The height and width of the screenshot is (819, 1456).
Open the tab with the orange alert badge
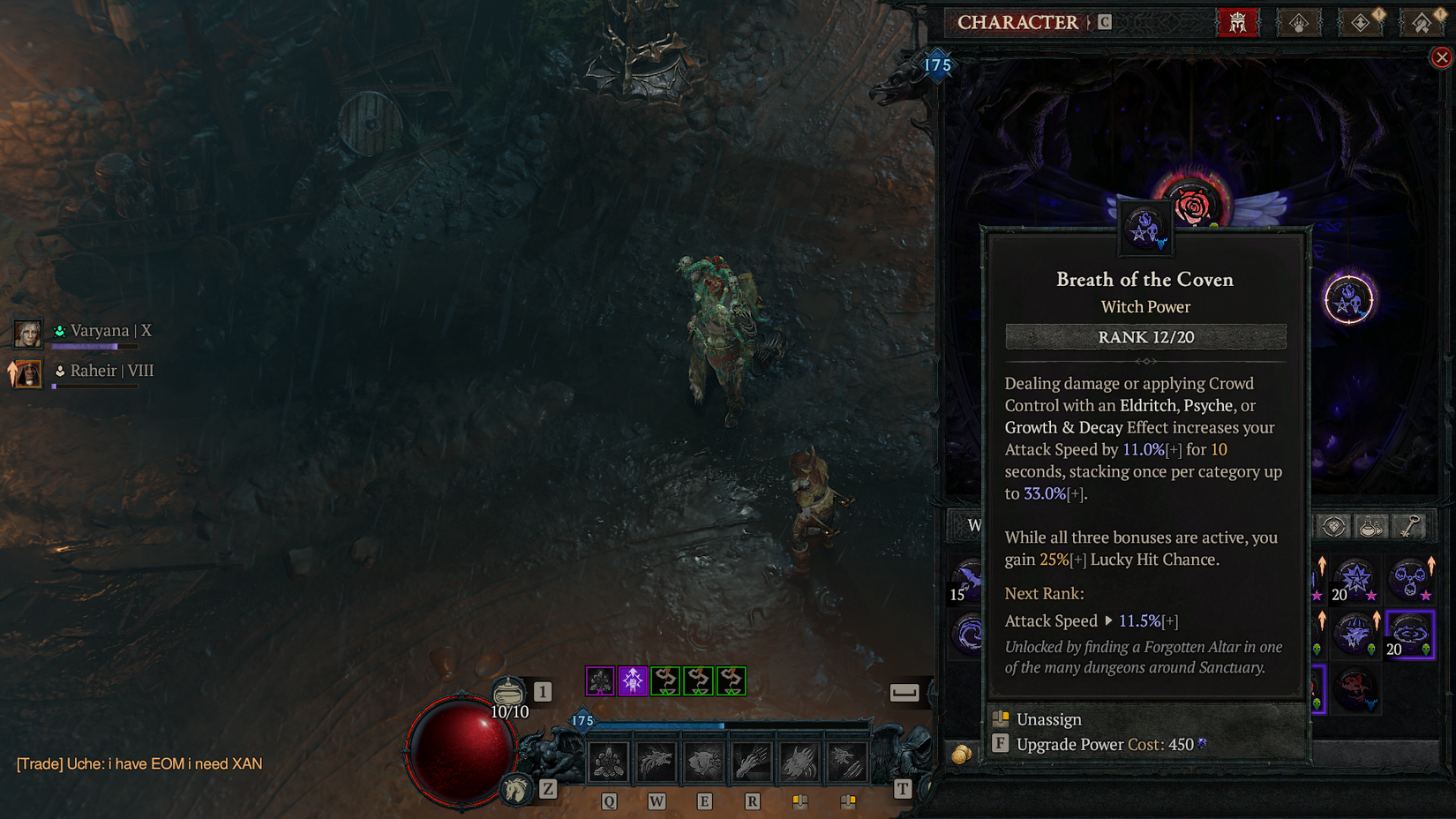[1362, 22]
